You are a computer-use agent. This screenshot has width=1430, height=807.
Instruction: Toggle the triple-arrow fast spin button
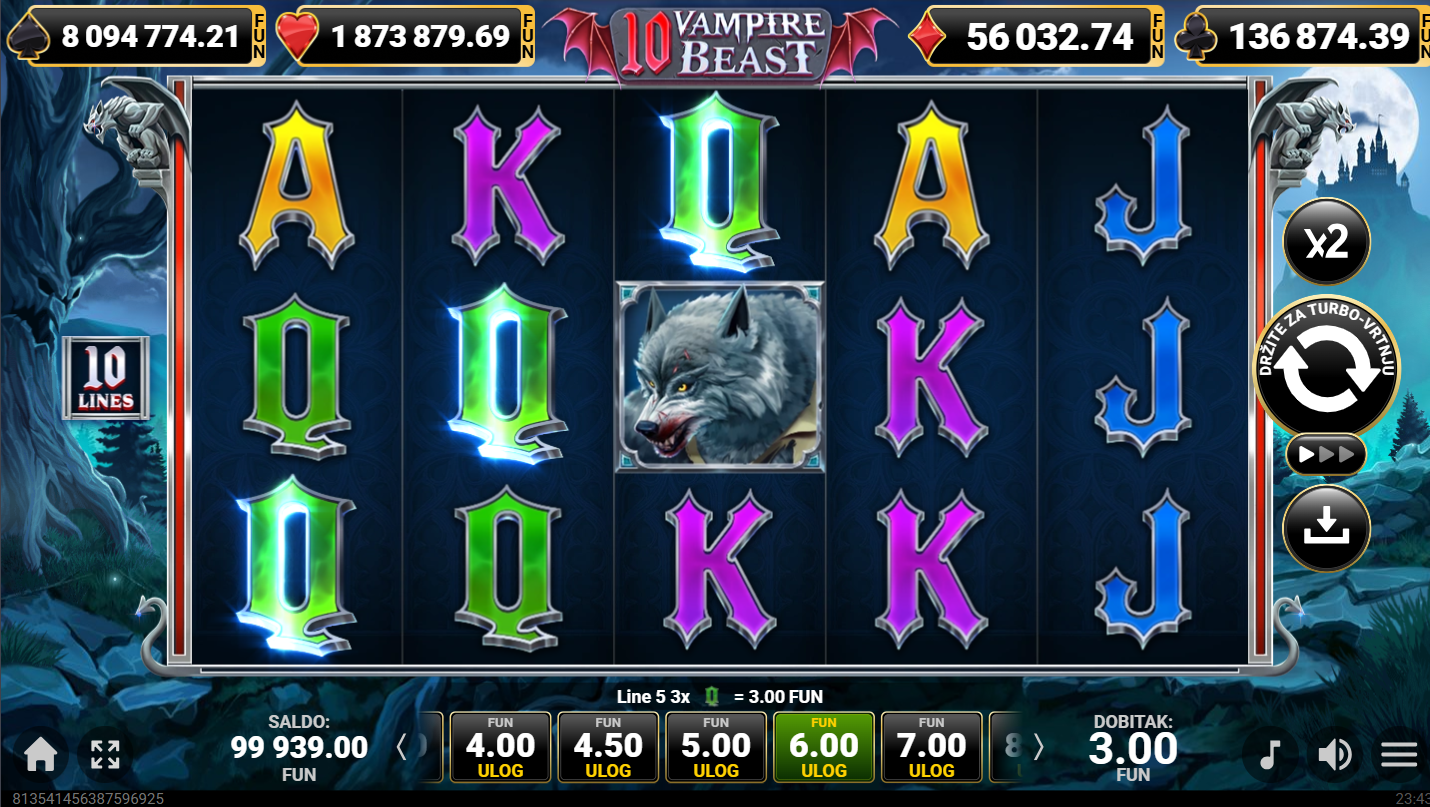1326,455
